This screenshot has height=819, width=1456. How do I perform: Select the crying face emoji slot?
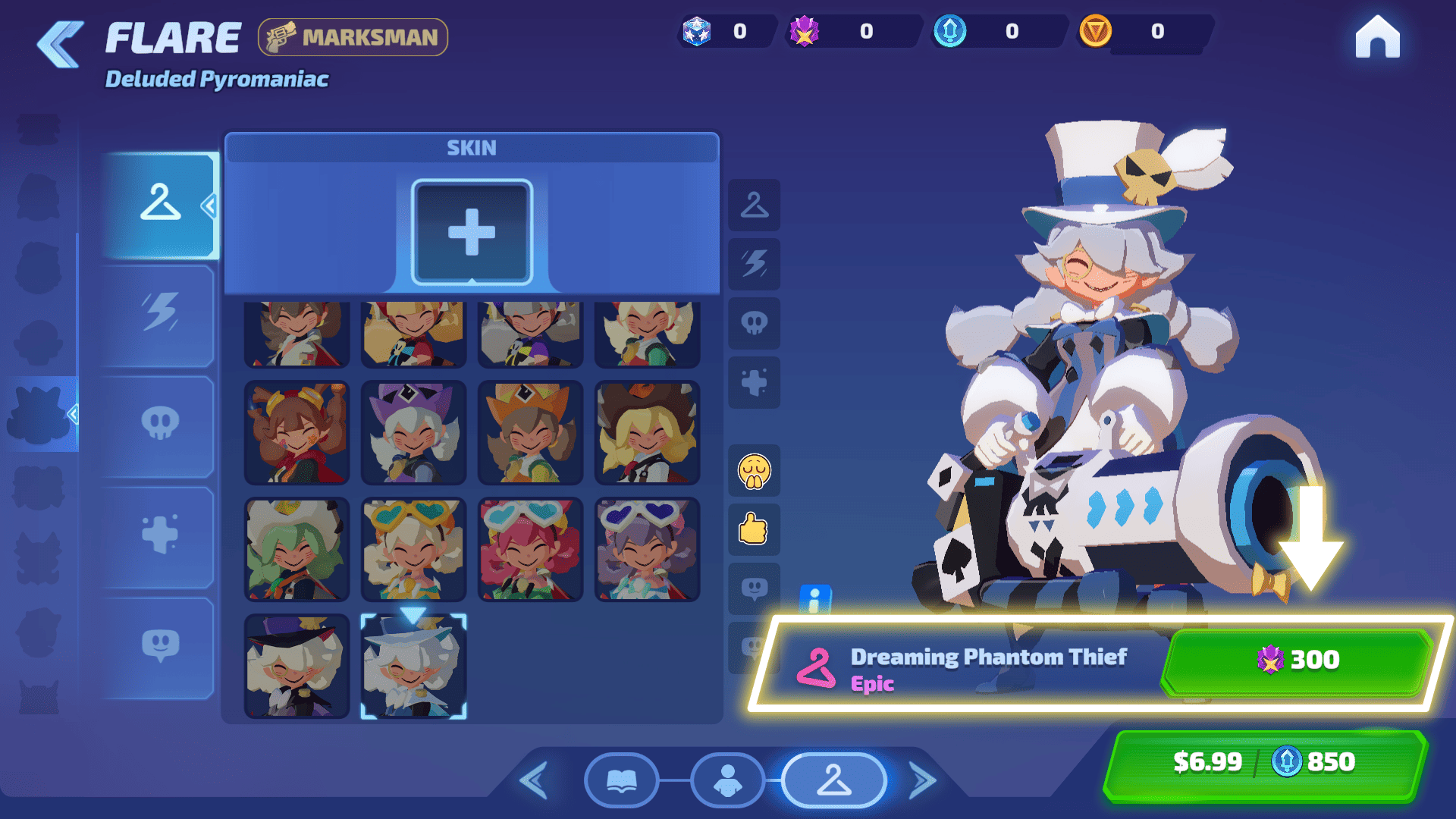754,472
